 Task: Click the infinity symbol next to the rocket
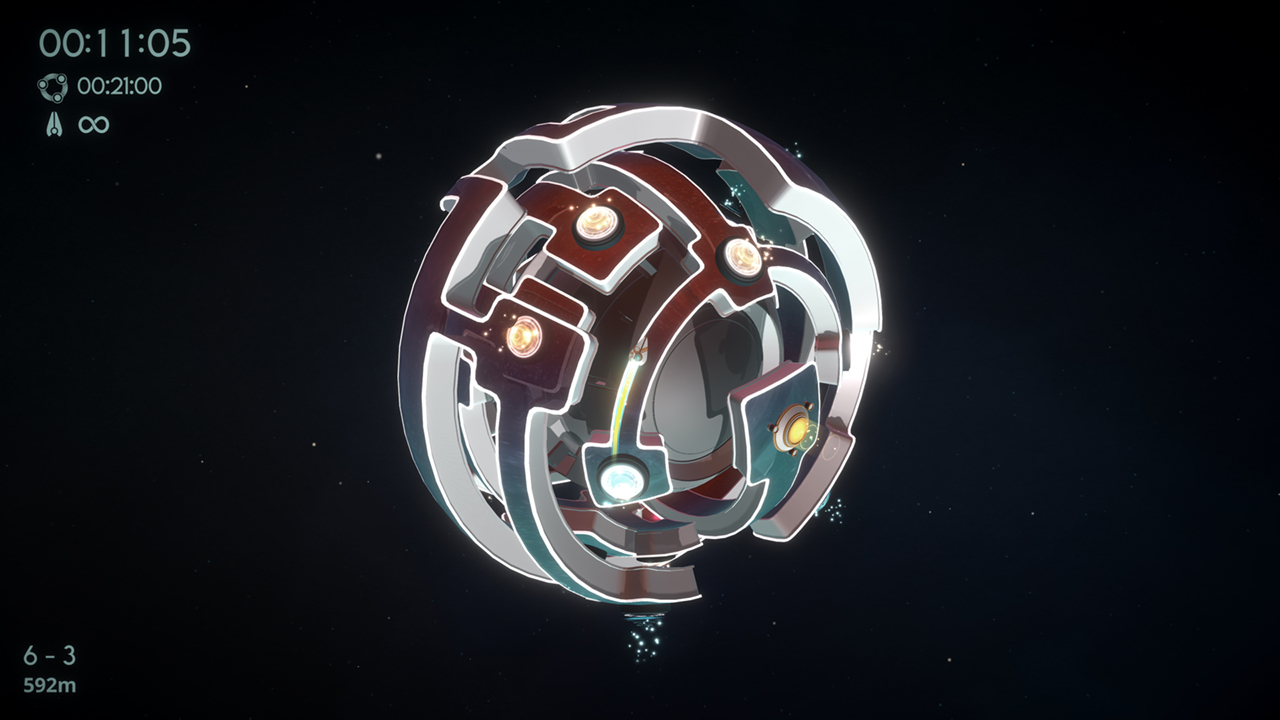point(92,124)
